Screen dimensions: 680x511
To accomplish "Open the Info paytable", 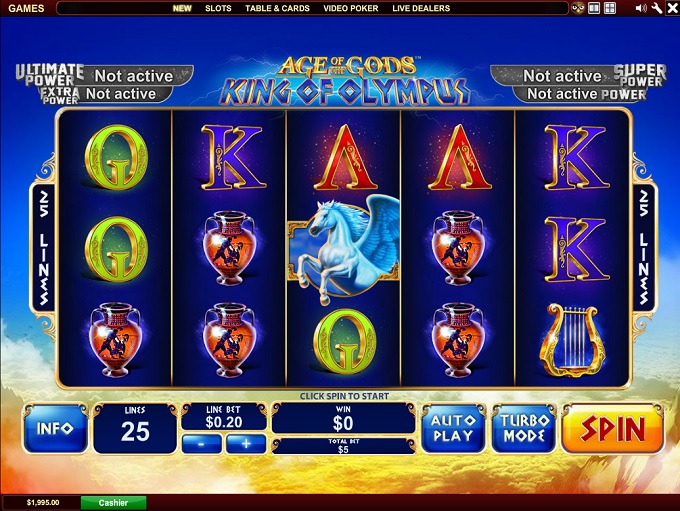I will pos(55,429).
